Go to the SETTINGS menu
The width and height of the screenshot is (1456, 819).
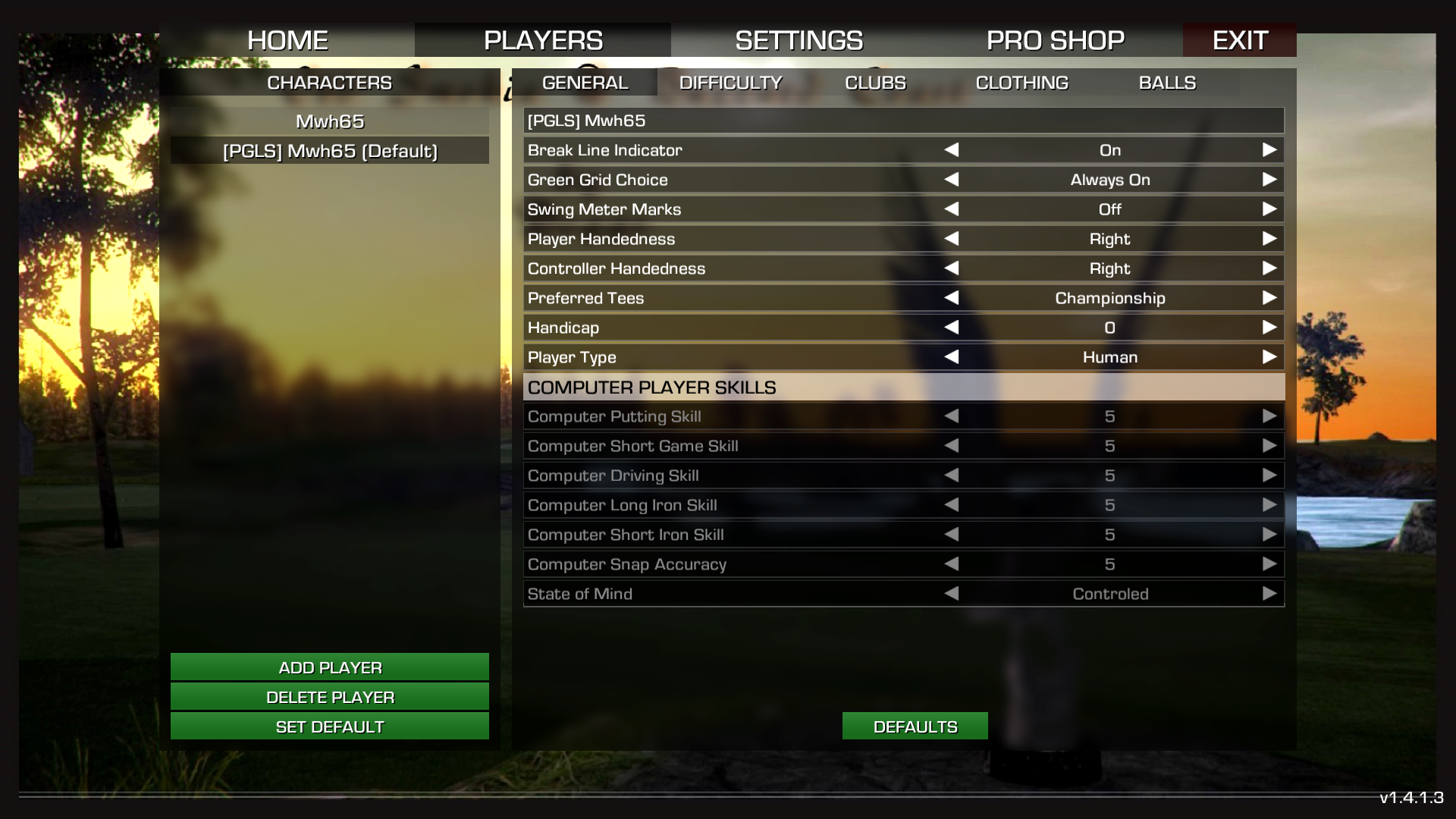[799, 40]
